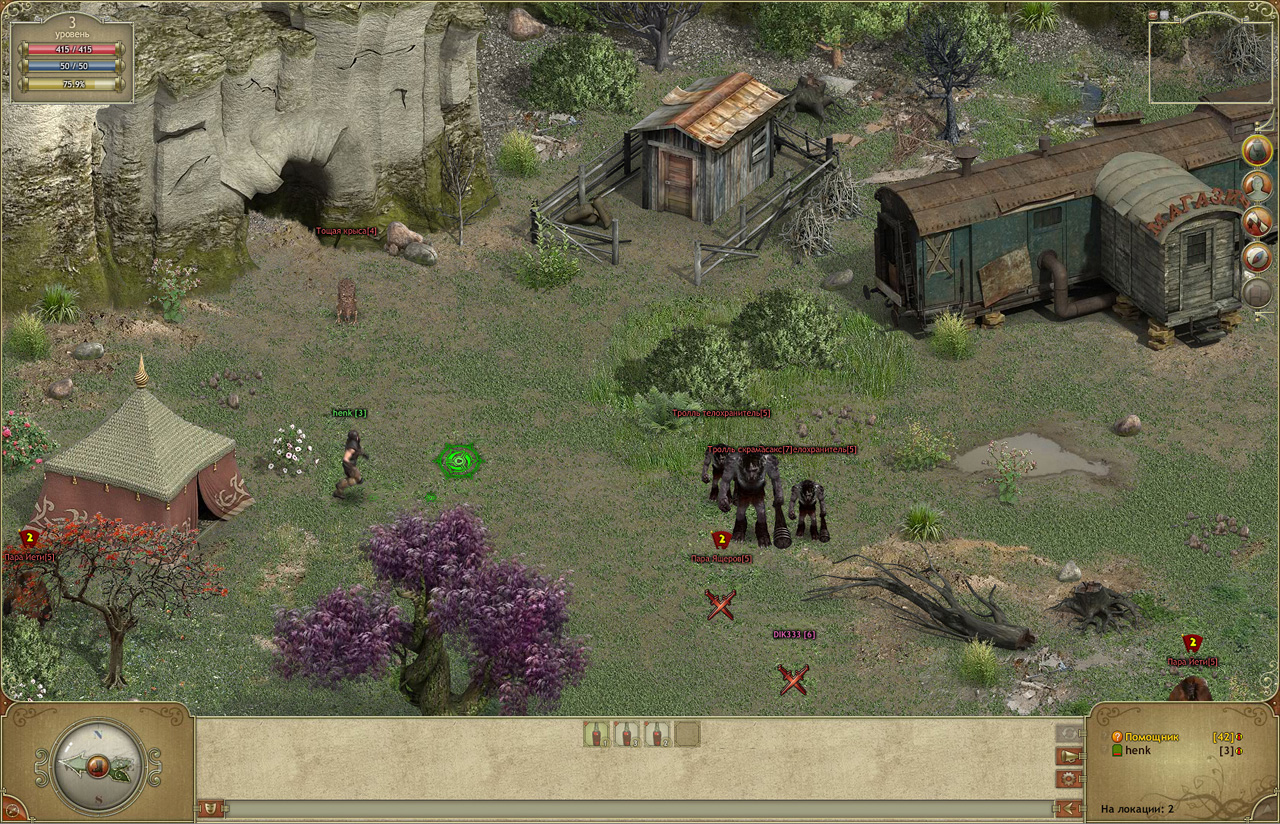Screen dimensions: 1280x824
Task: Open the character portrait menu button
Action: pos(1257,186)
